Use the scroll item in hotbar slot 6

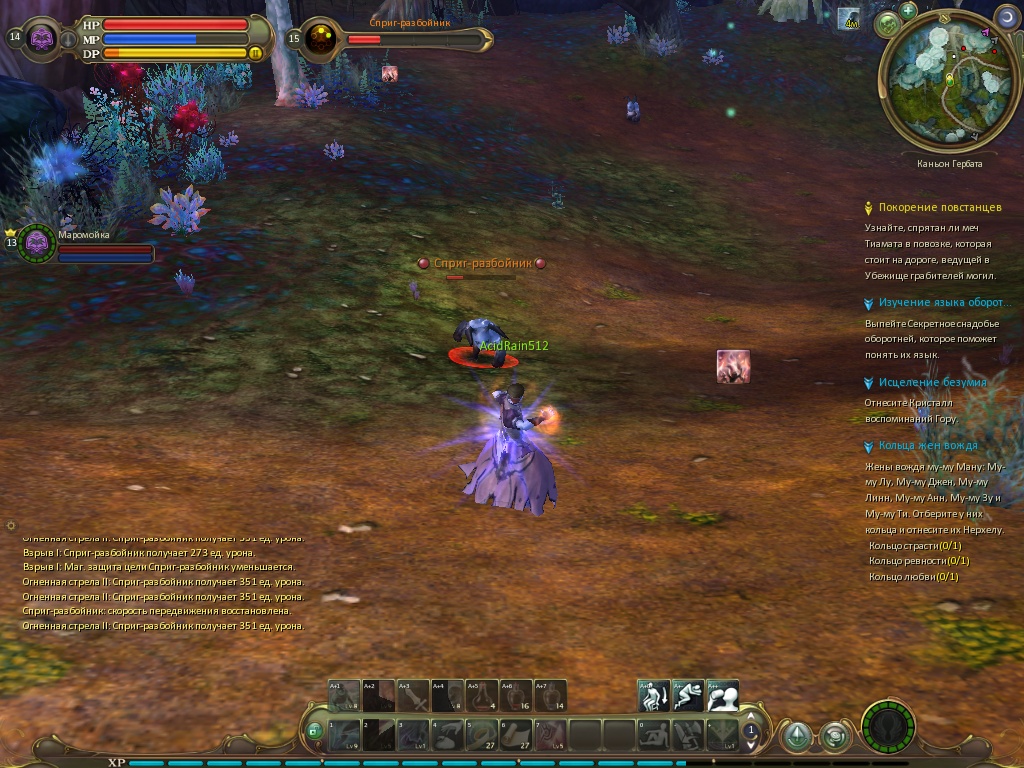coord(516,735)
